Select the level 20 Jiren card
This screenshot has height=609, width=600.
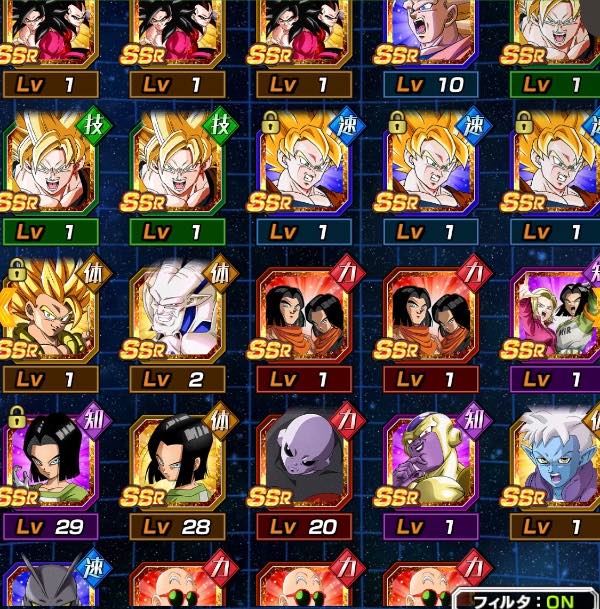[x=304, y=460]
